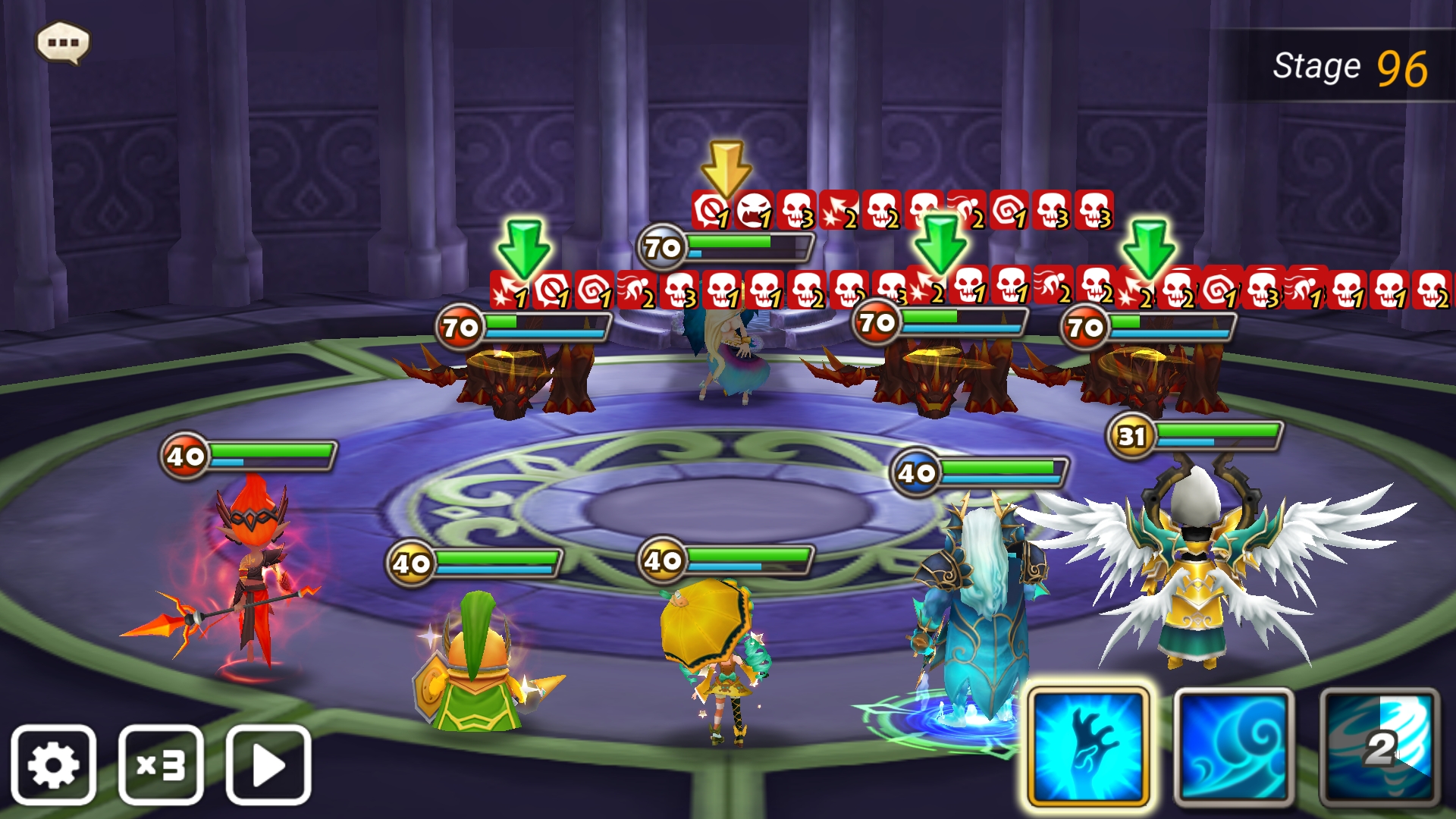Image resolution: width=1456 pixels, height=819 pixels.
Task: Activate the glowing blue hand skill
Action: (x=1088, y=747)
